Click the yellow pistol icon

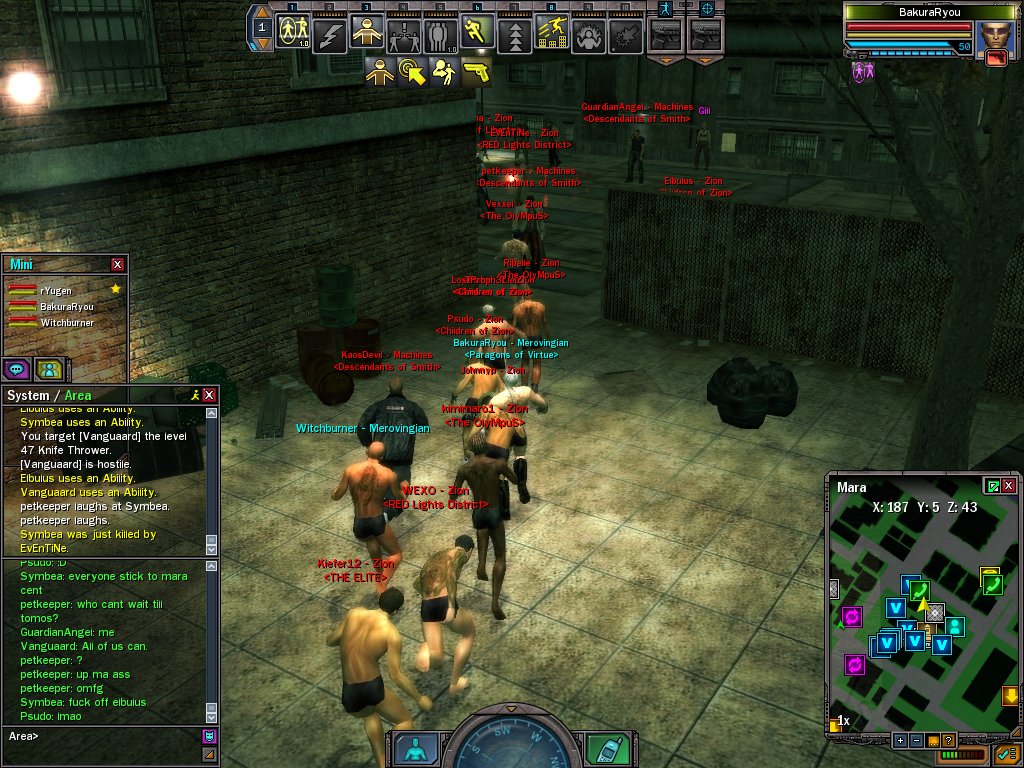click(477, 72)
